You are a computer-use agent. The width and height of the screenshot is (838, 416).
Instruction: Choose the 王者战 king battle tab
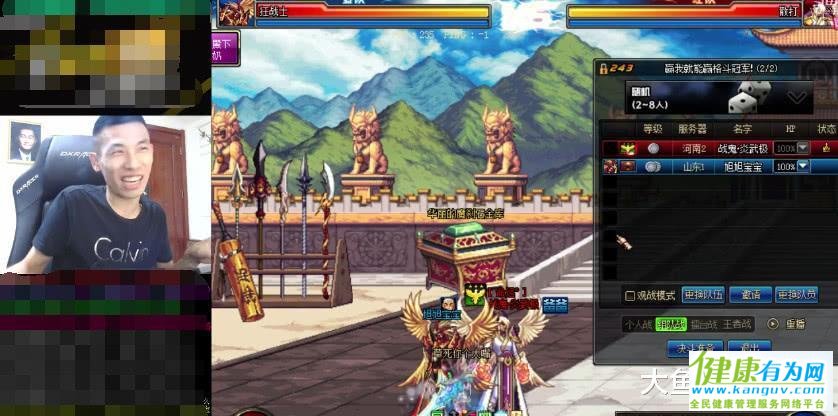[738, 324]
